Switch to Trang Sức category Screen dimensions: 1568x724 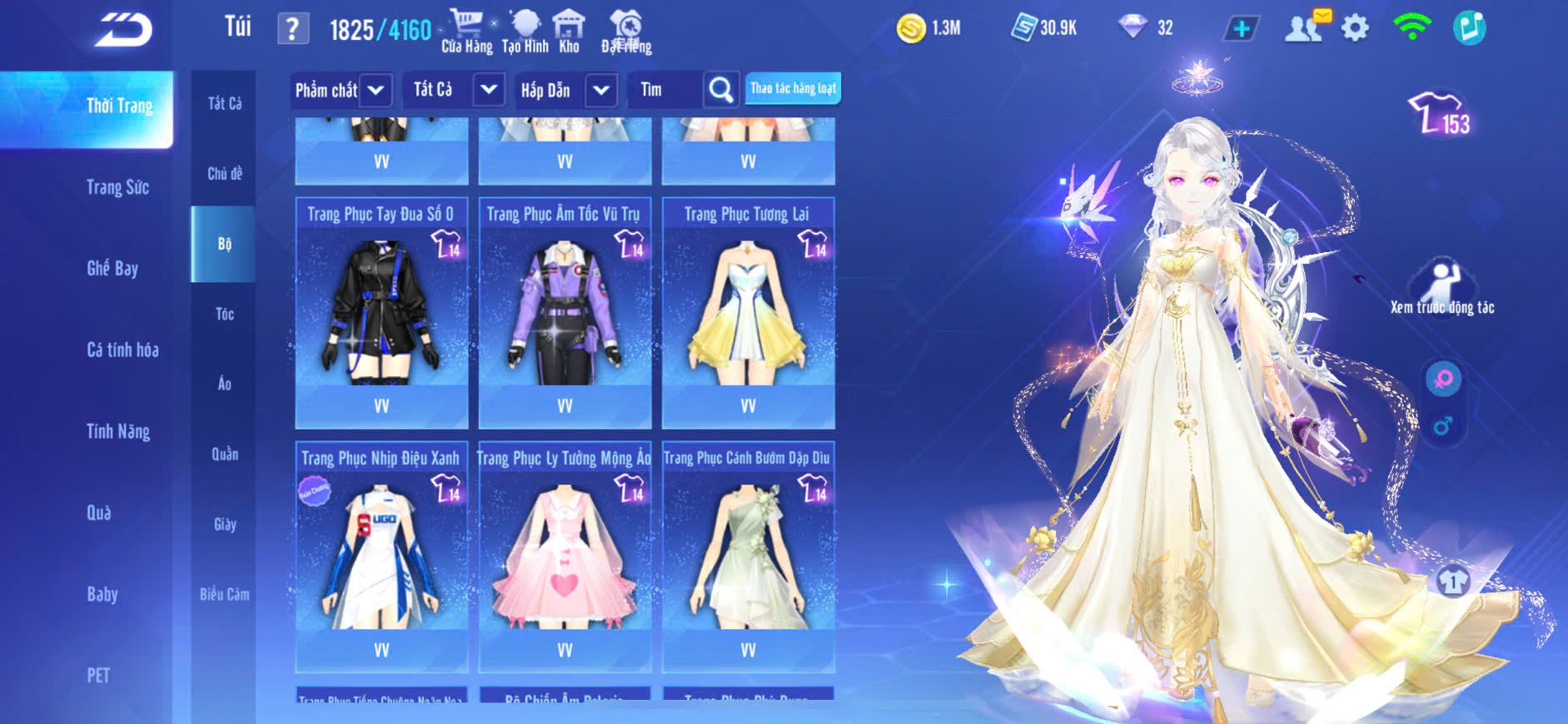coord(117,187)
